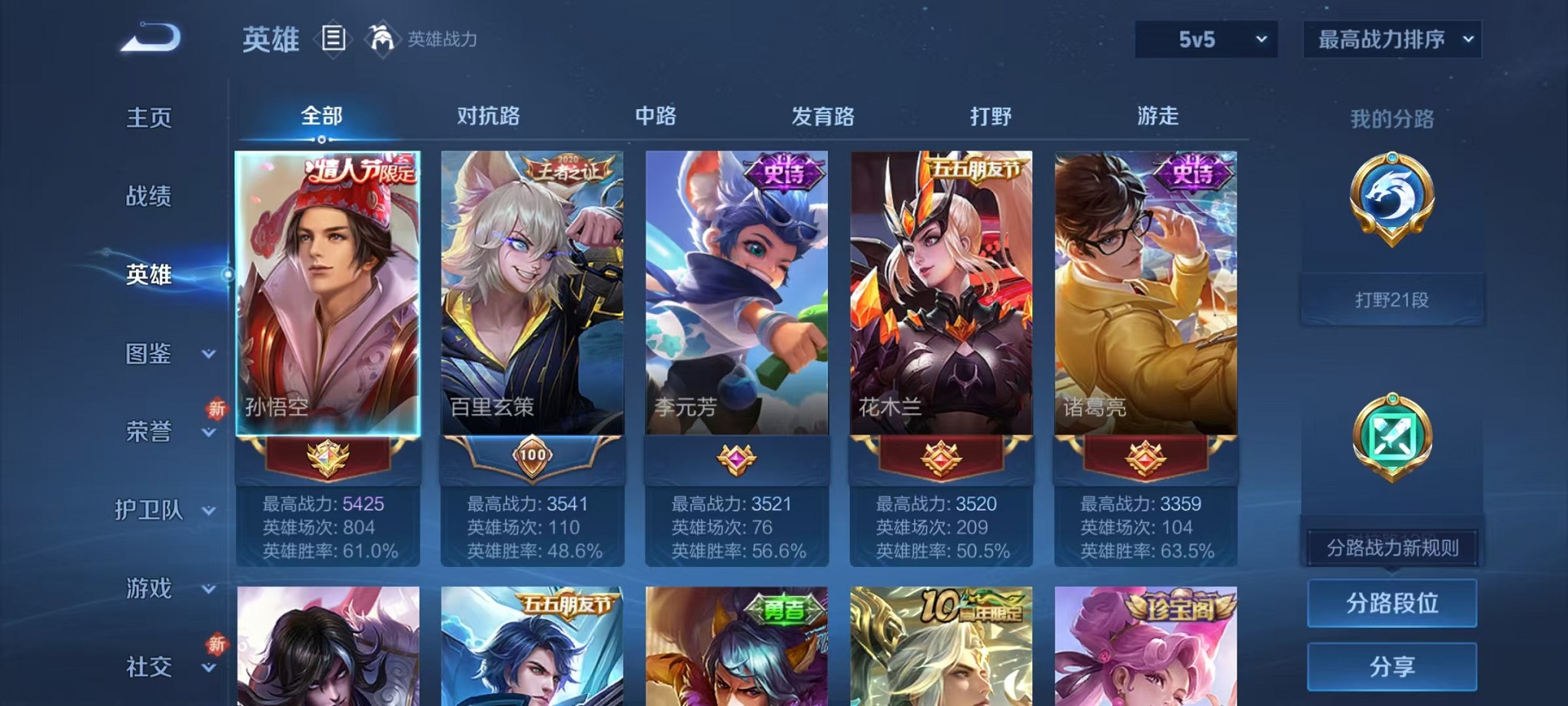Go to 主页 in the sidebar
Image resolution: width=1568 pixels, height=706 pixels.
pos(148,118)
